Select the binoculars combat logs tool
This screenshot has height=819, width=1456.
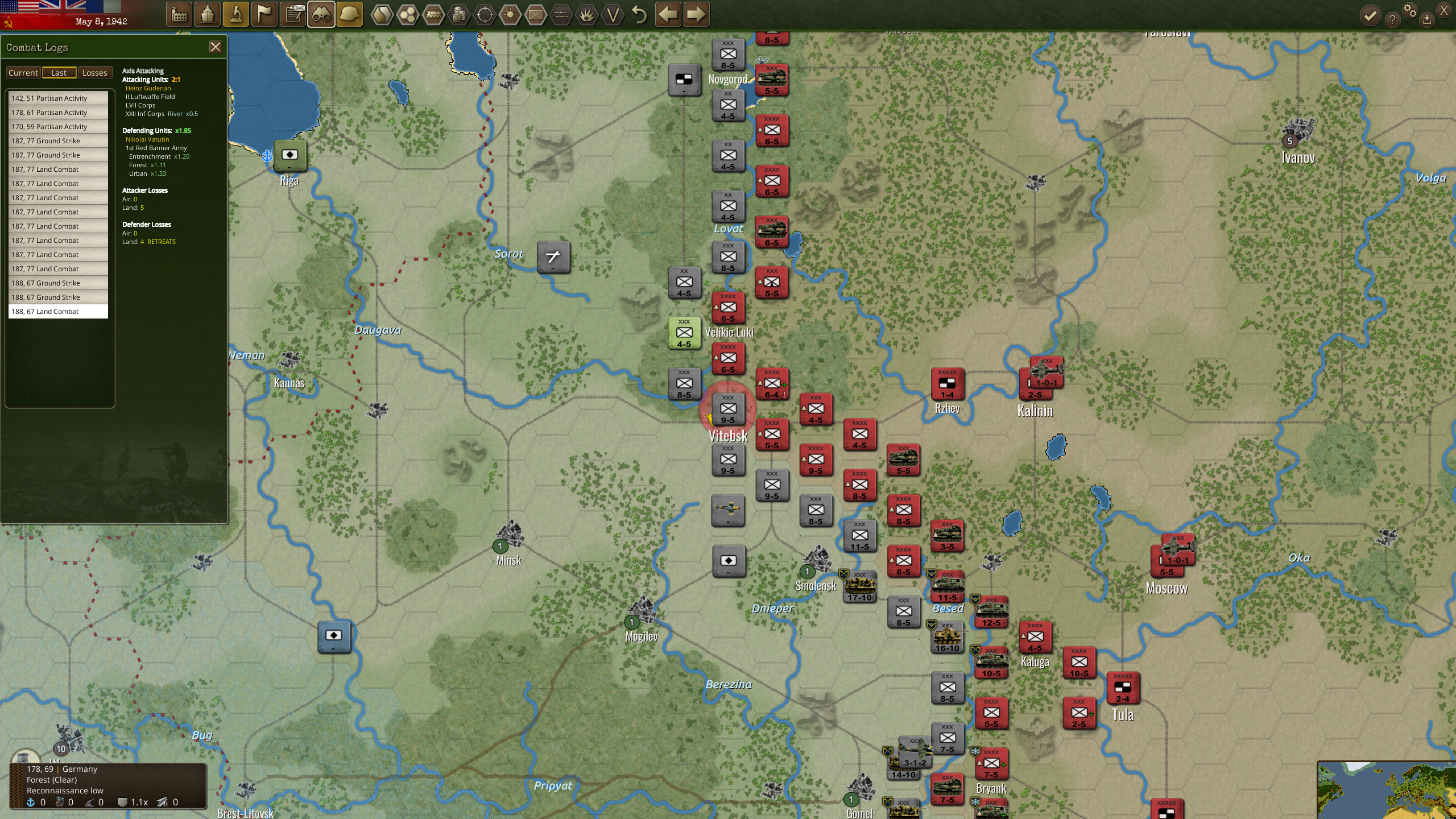point(321,14)
